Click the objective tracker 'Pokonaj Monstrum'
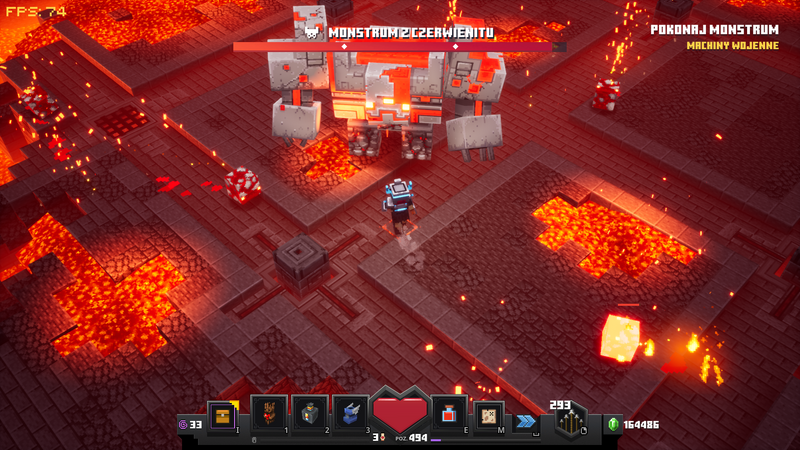Viewport: 800px width, 450px height. [x=714, y=30]
